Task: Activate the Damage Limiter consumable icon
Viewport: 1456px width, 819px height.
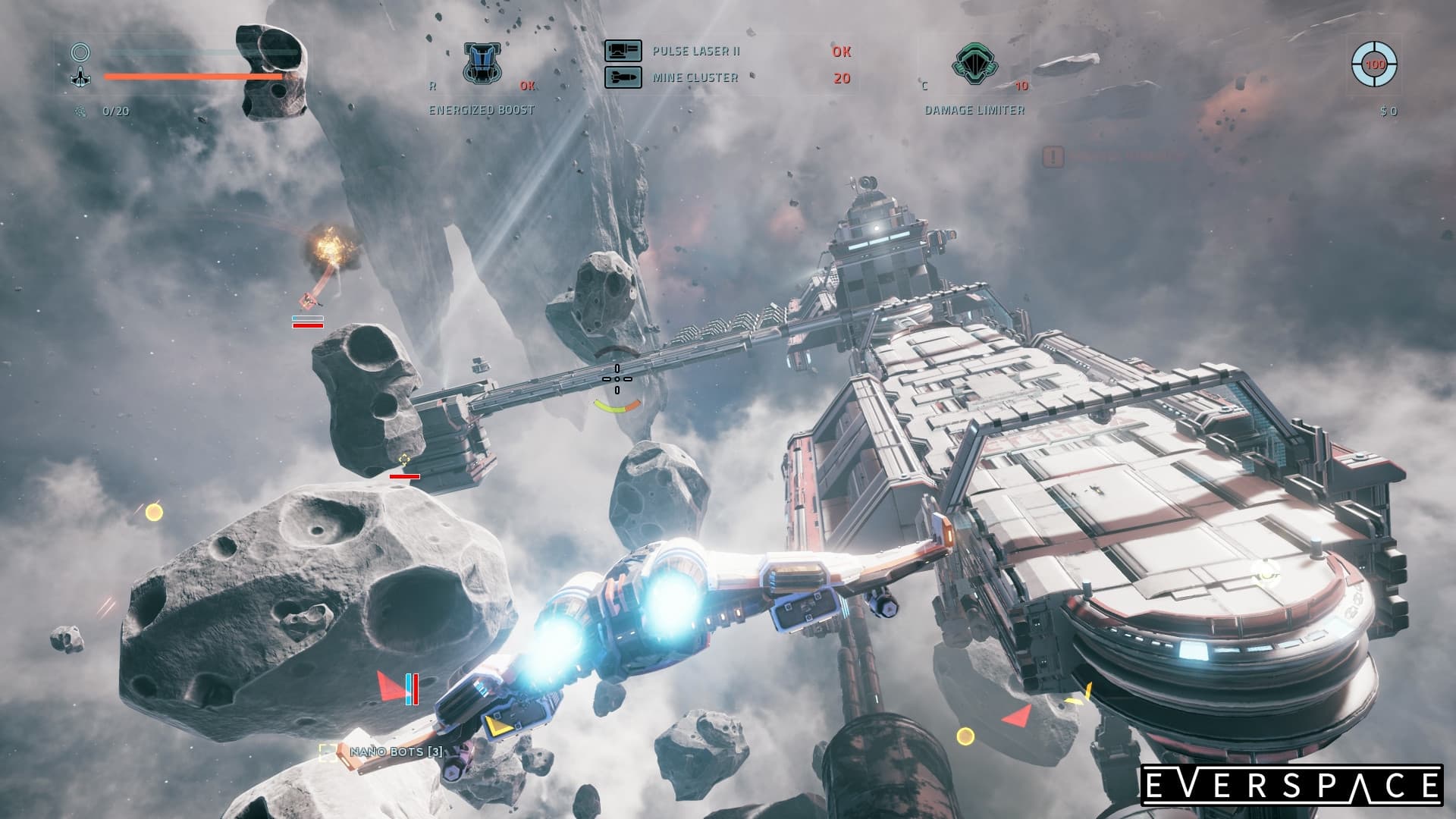Action: coord(974,64)
